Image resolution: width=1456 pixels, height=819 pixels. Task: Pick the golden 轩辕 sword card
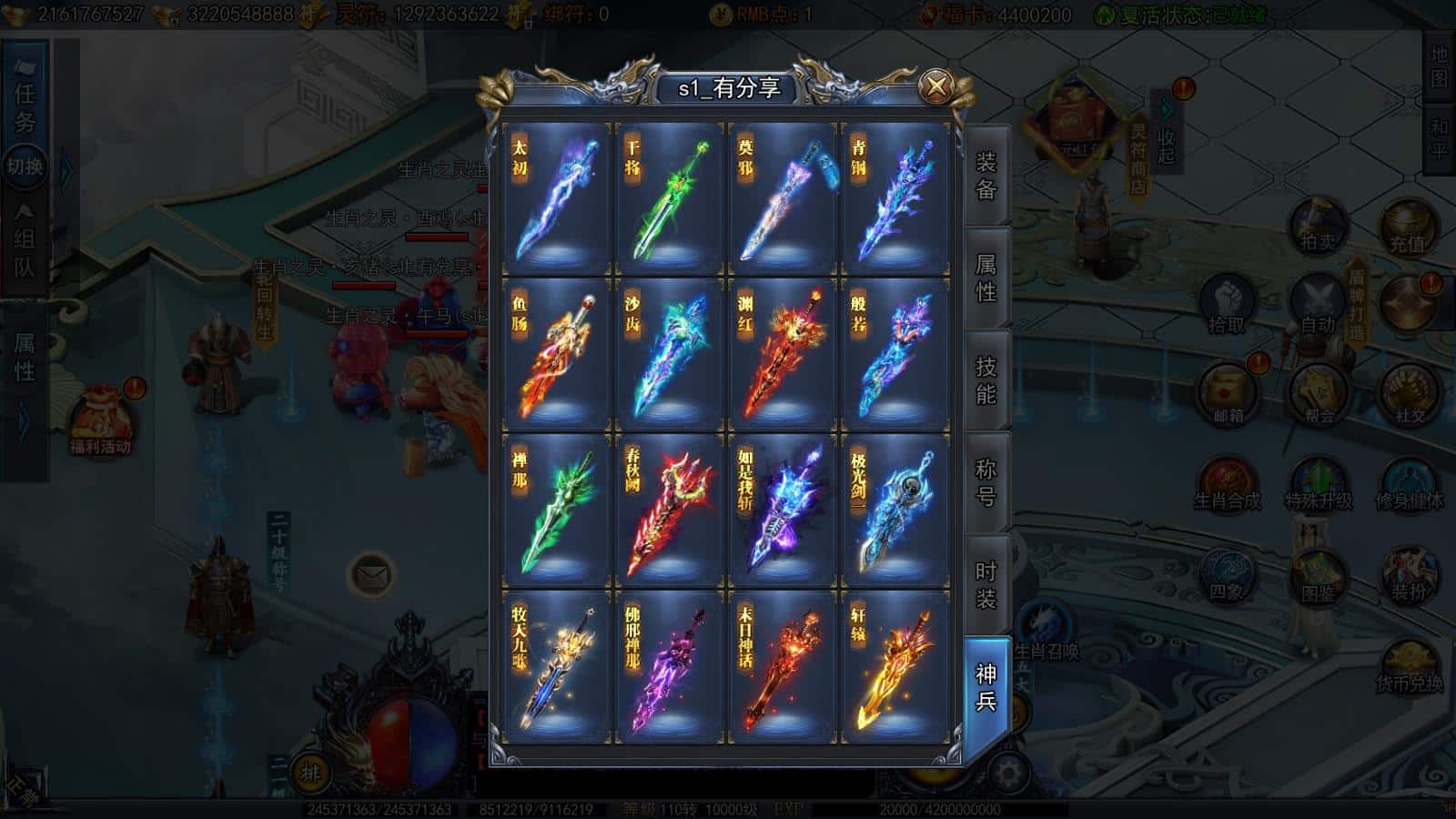(895, 667)
